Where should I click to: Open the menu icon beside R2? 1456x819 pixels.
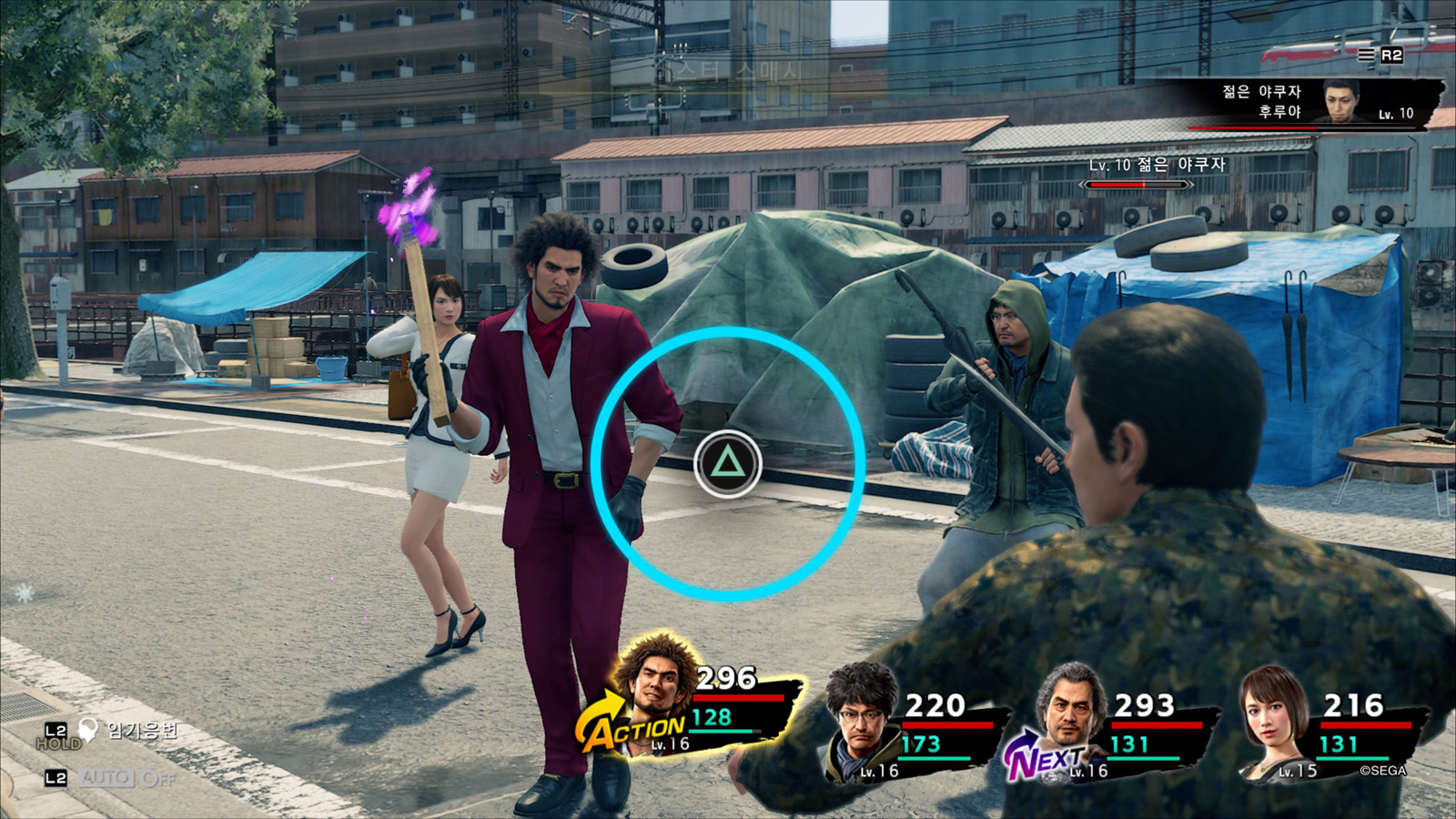click(1366, 56)
